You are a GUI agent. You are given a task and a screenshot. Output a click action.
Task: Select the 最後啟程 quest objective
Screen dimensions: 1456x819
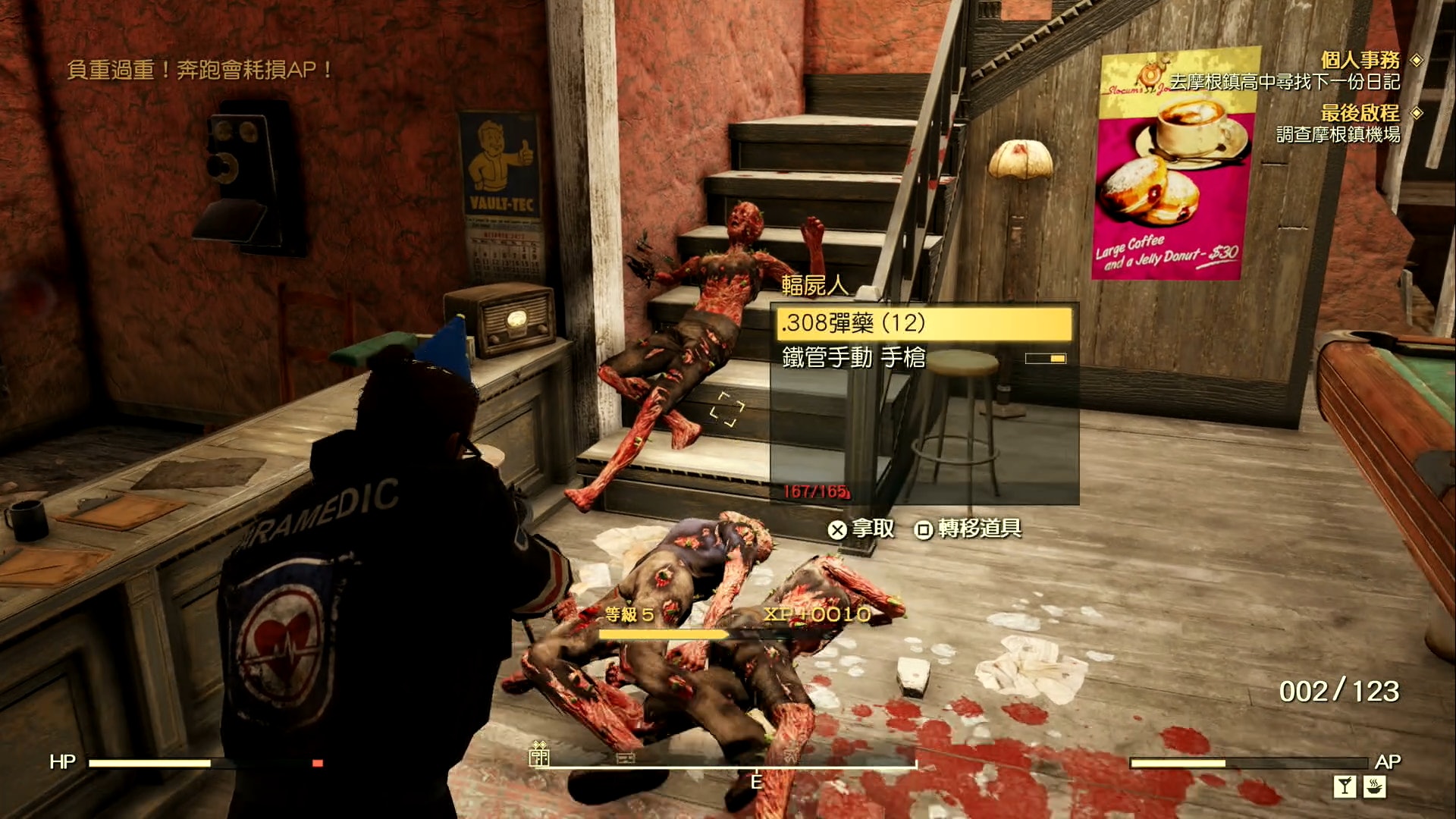[x=1360, y=113]
